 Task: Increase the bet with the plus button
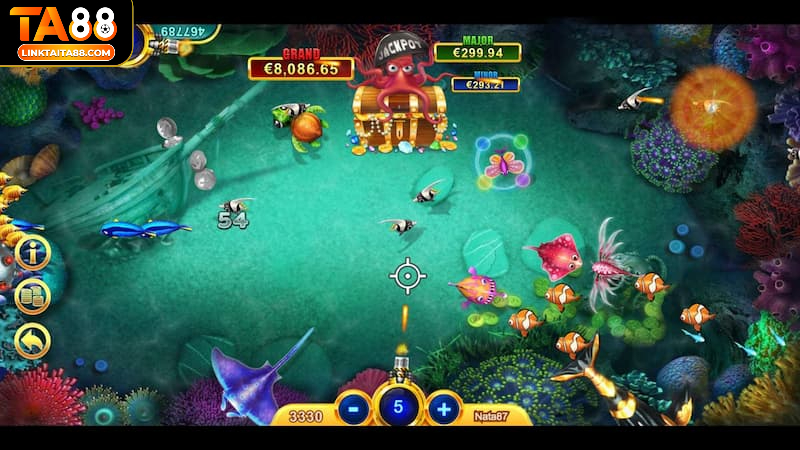pyautogui.click(x=443, y=408)
